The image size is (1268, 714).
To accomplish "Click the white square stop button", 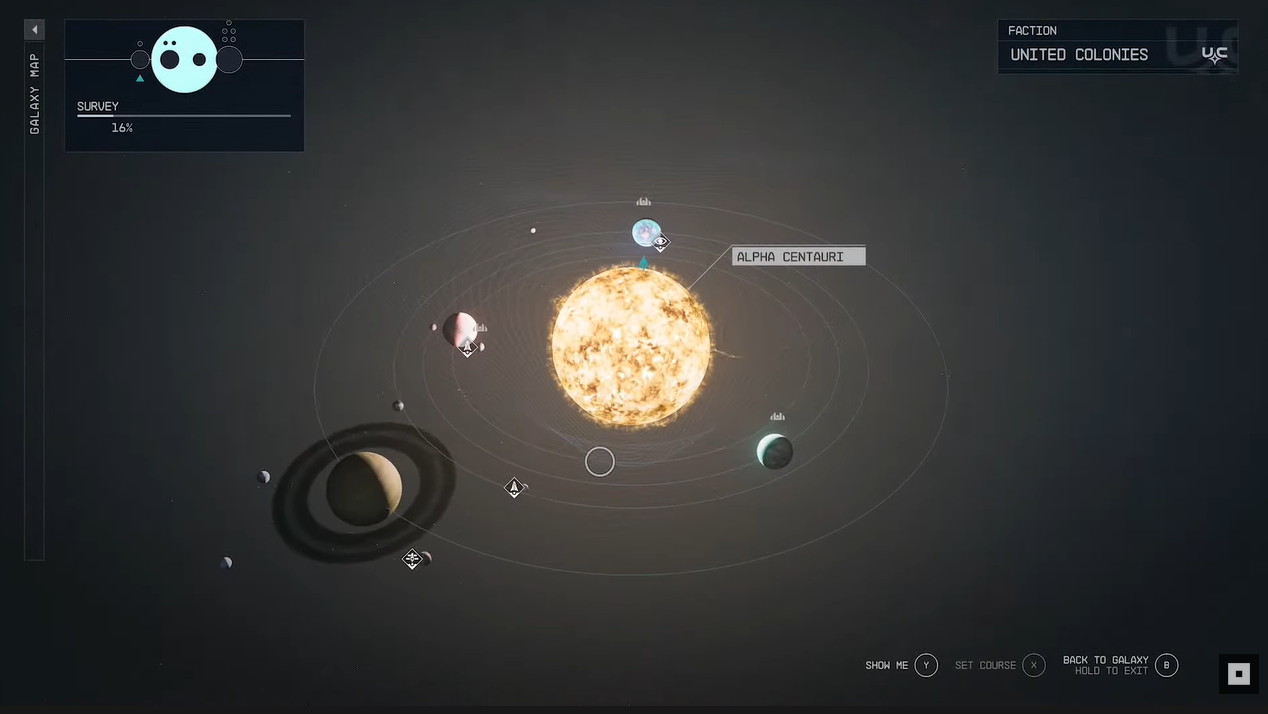I will pyautogui.click(x=1239, y=674).
